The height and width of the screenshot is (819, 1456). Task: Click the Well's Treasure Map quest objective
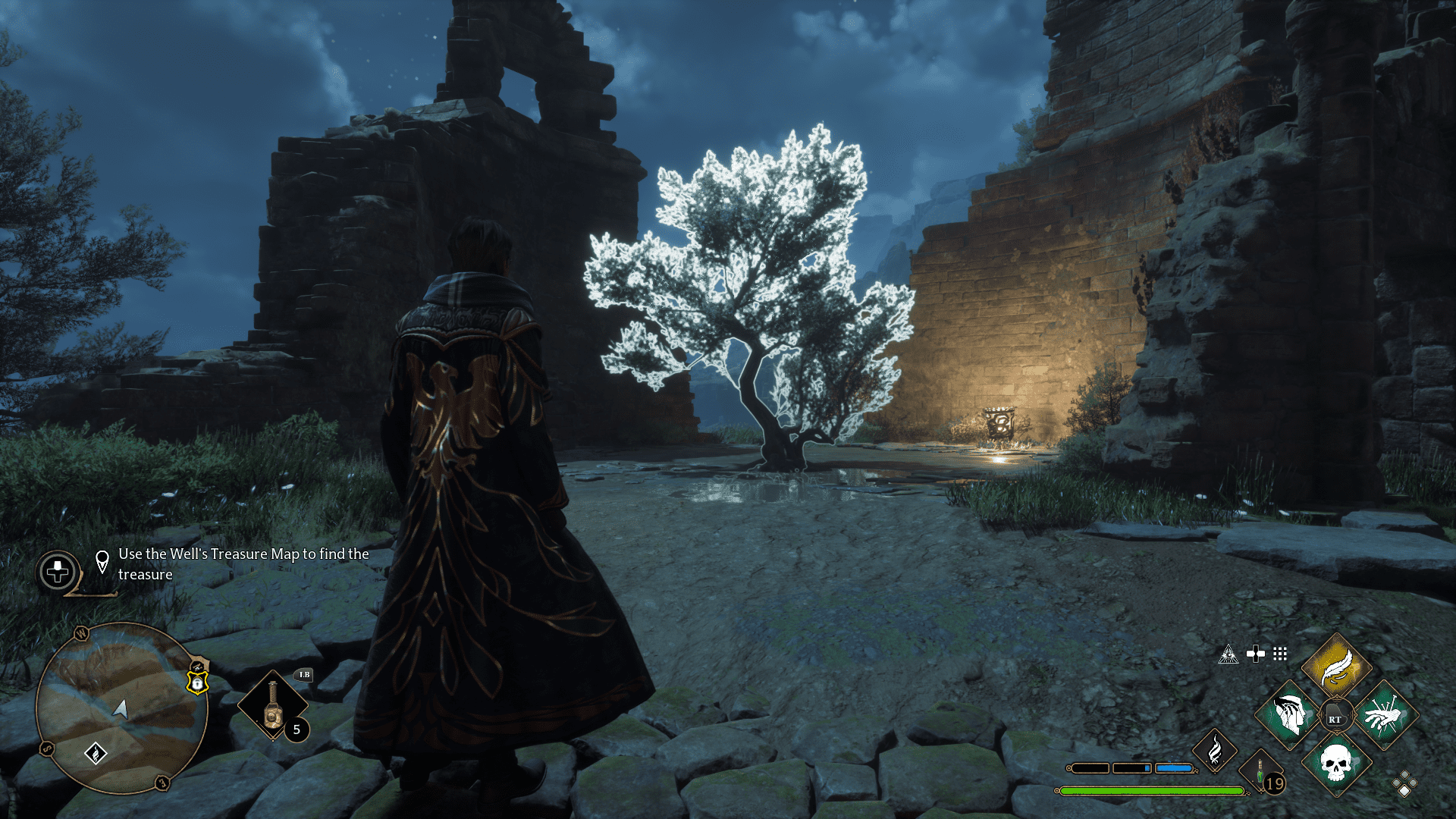tap(243, 564)
